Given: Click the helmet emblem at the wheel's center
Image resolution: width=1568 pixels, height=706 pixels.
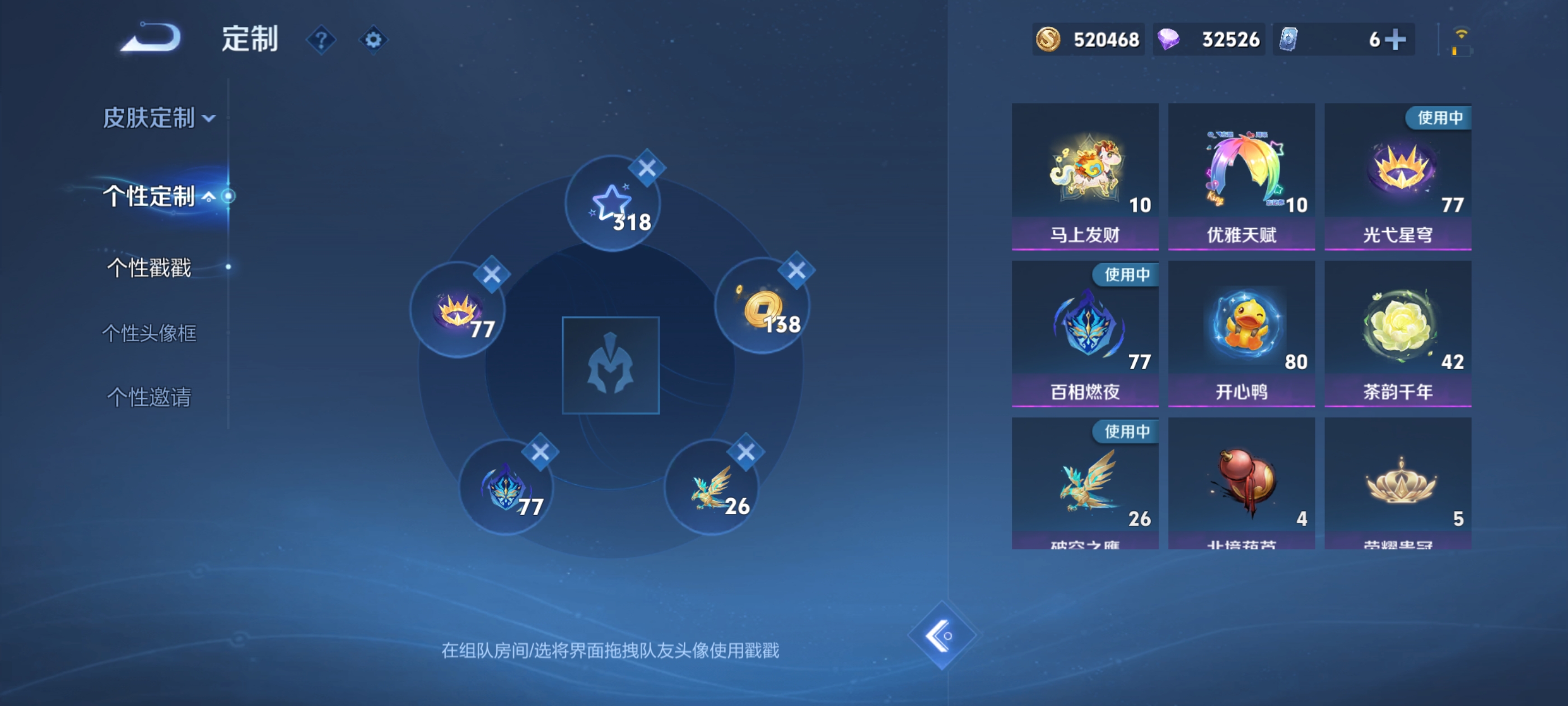Looking at the screenshot, I should (612, 365).
